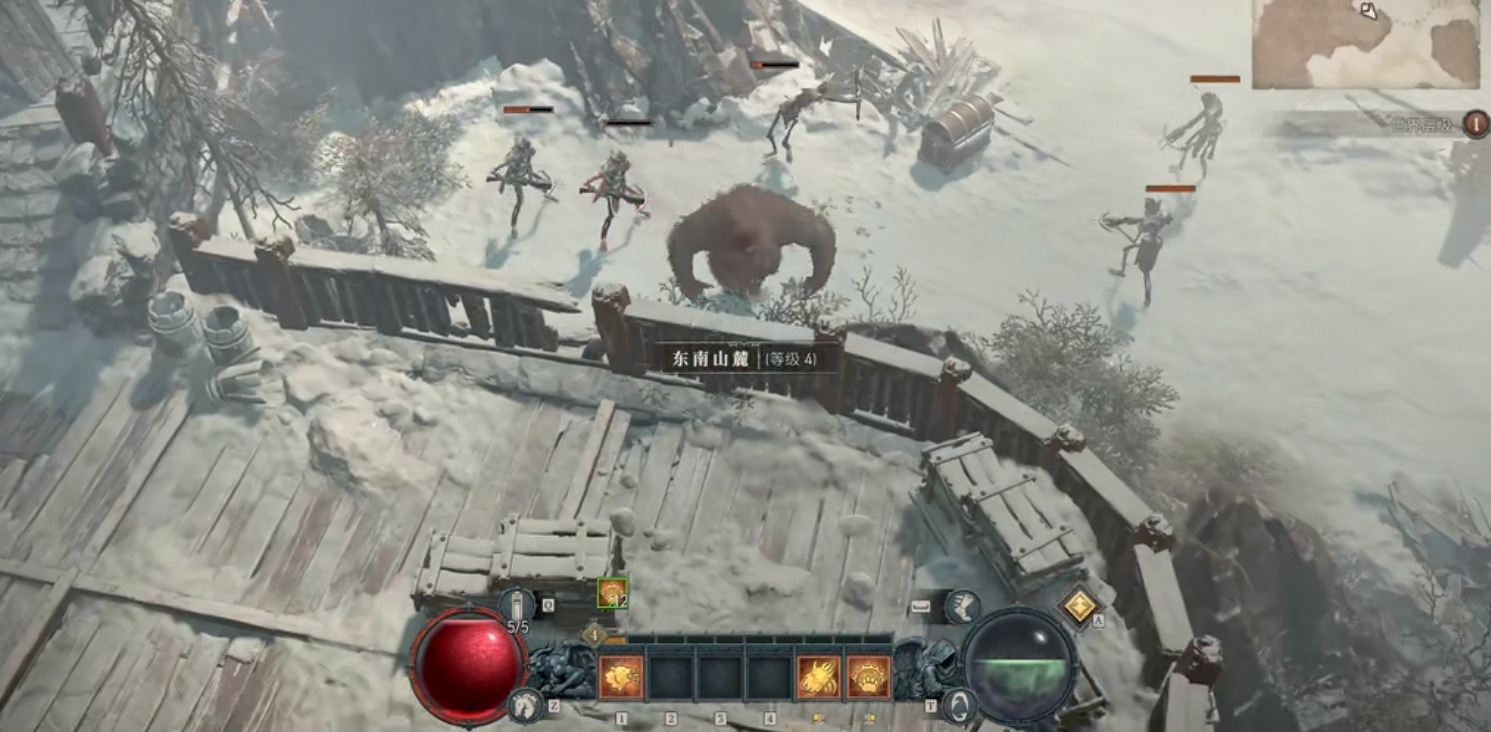Click the World Tier red badge
1491x732 pixels.
pos(1476,124)
